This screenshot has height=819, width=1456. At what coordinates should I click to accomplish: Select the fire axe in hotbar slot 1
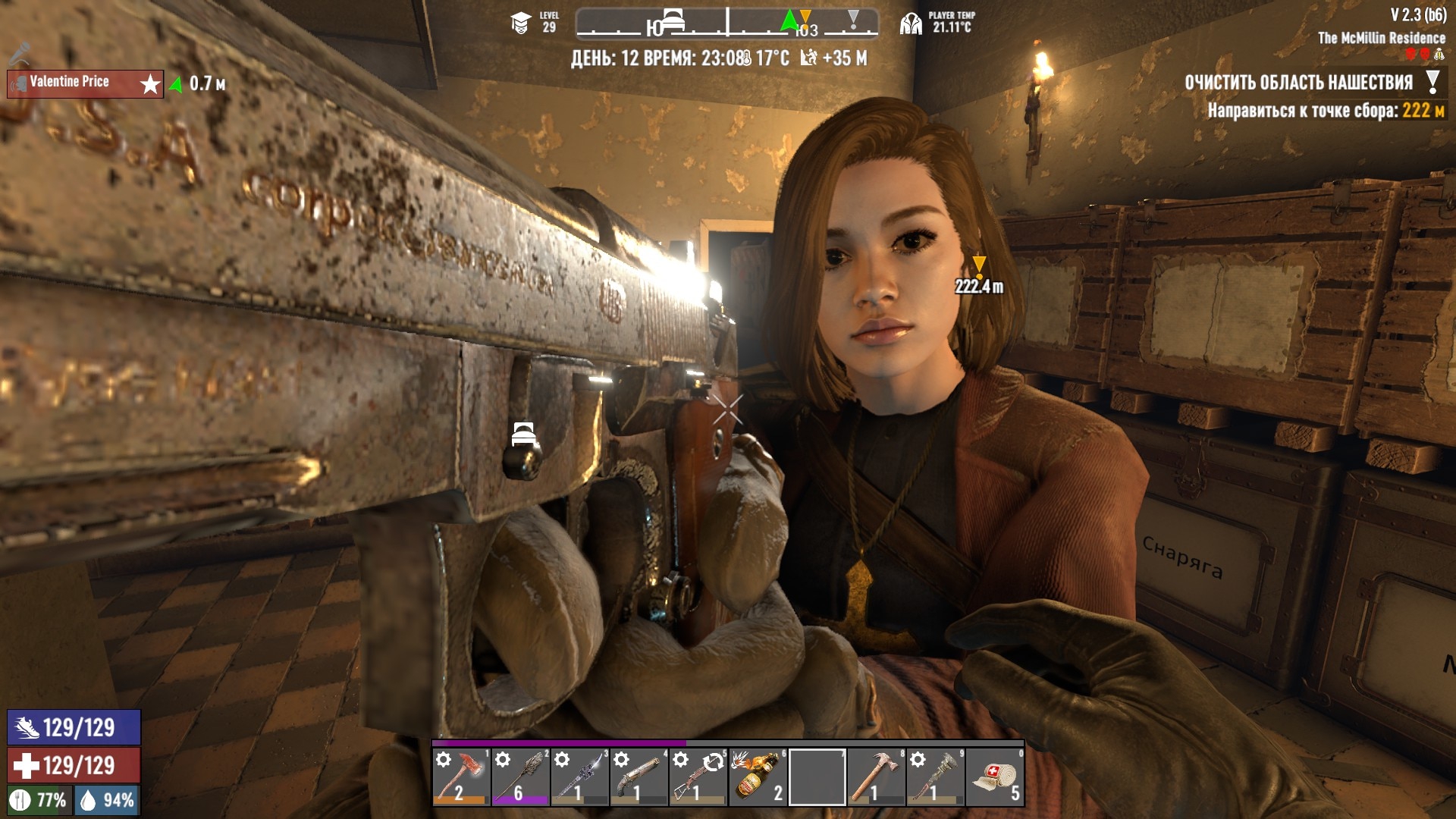[x=461, y=777]
